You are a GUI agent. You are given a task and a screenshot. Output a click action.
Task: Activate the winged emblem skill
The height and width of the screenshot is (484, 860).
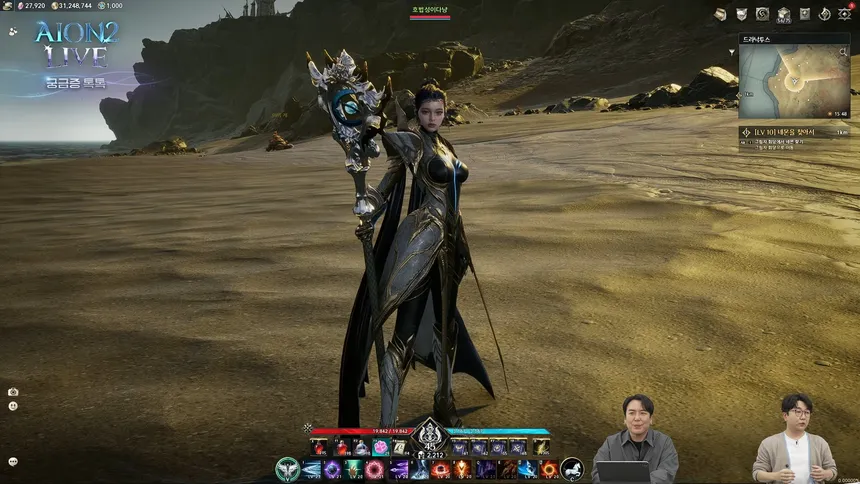click(x=288, y=468)
